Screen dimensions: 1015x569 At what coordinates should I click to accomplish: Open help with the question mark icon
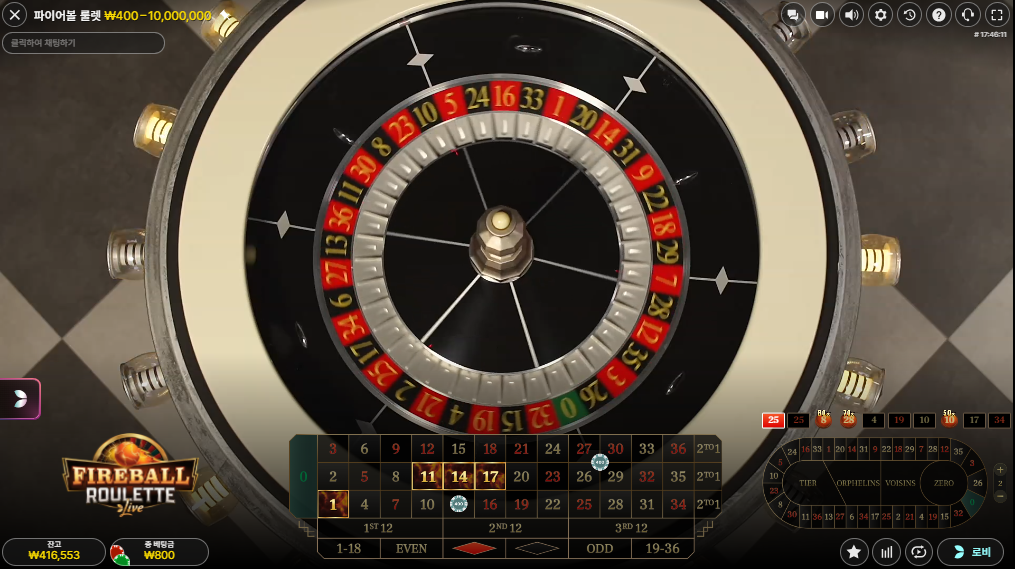point(938,14)
